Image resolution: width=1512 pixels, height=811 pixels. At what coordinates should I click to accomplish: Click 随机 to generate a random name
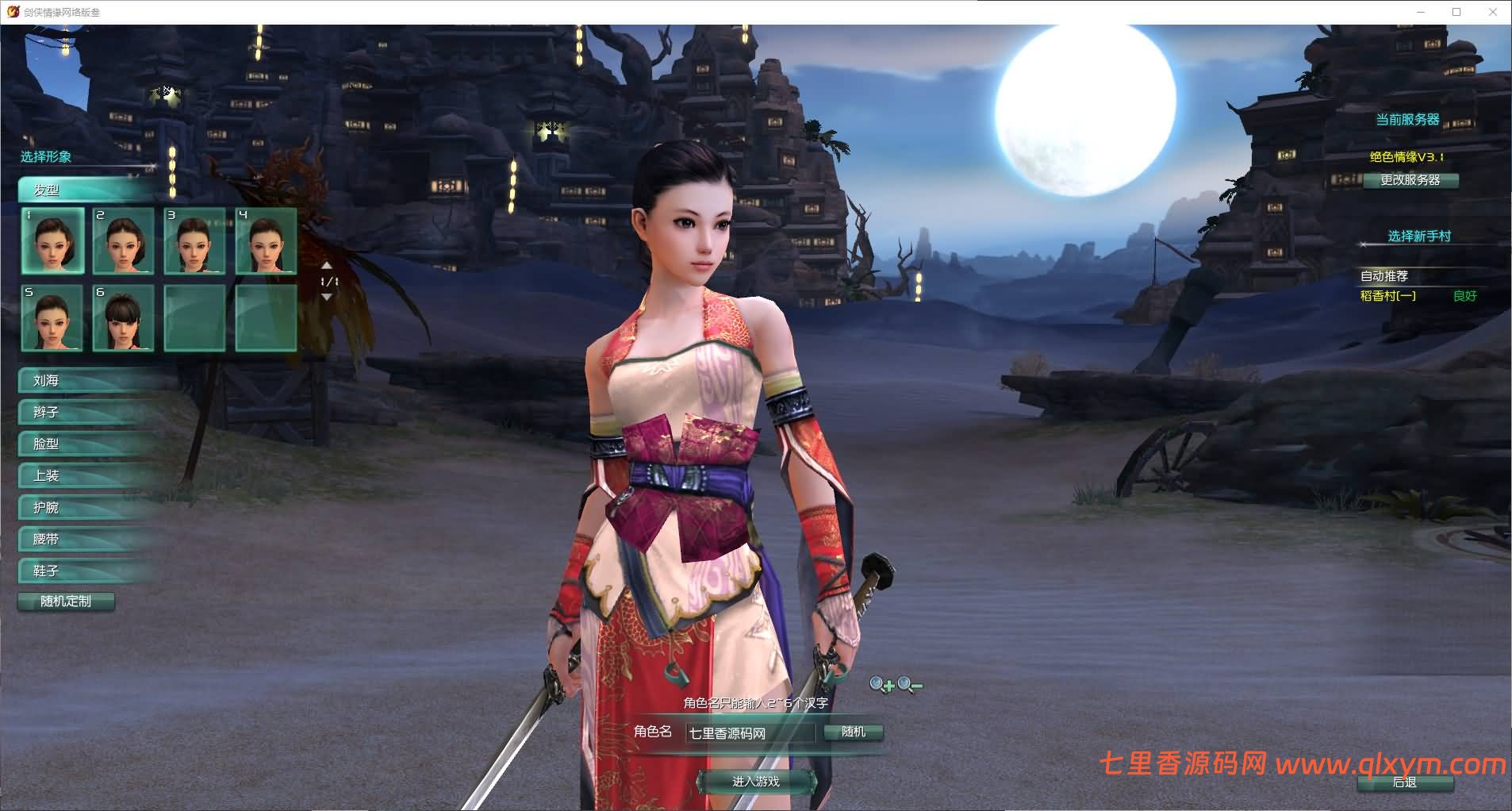[854, 732]
